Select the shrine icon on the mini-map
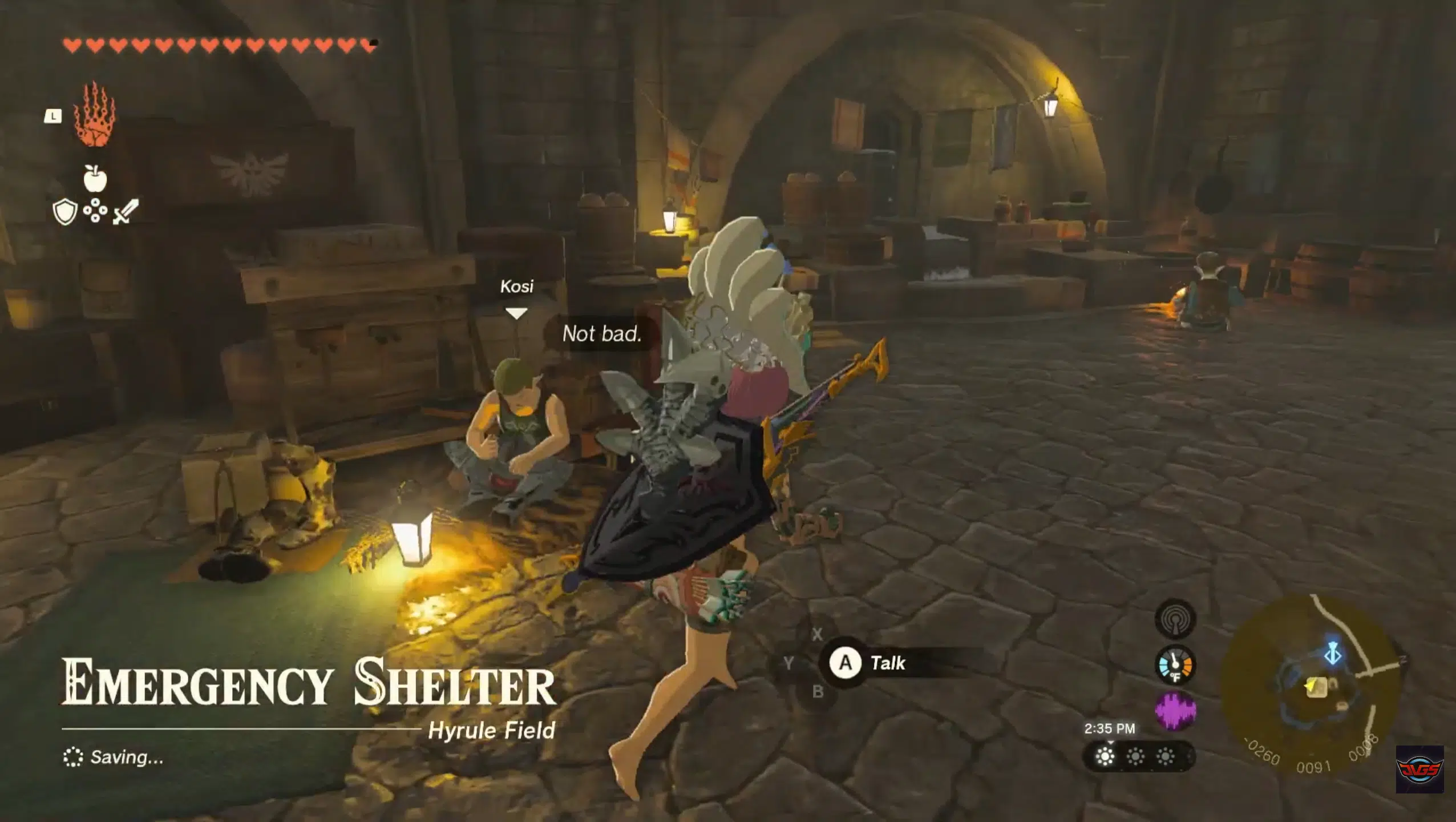Image resolution: width=1456 pixels, height=822 pixels. [x=1332, y=653]
